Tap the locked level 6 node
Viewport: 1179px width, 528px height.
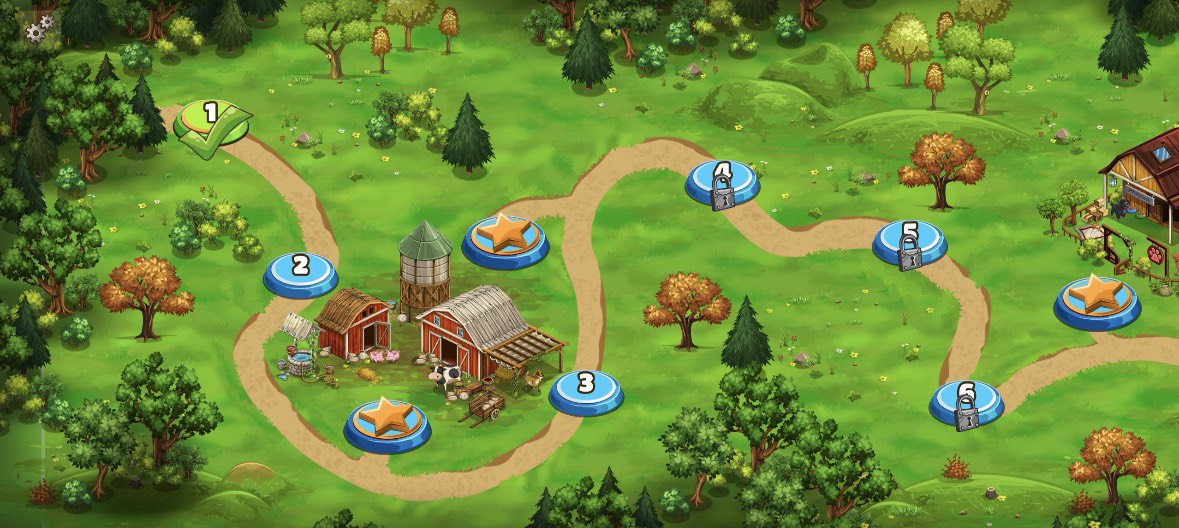966,402
